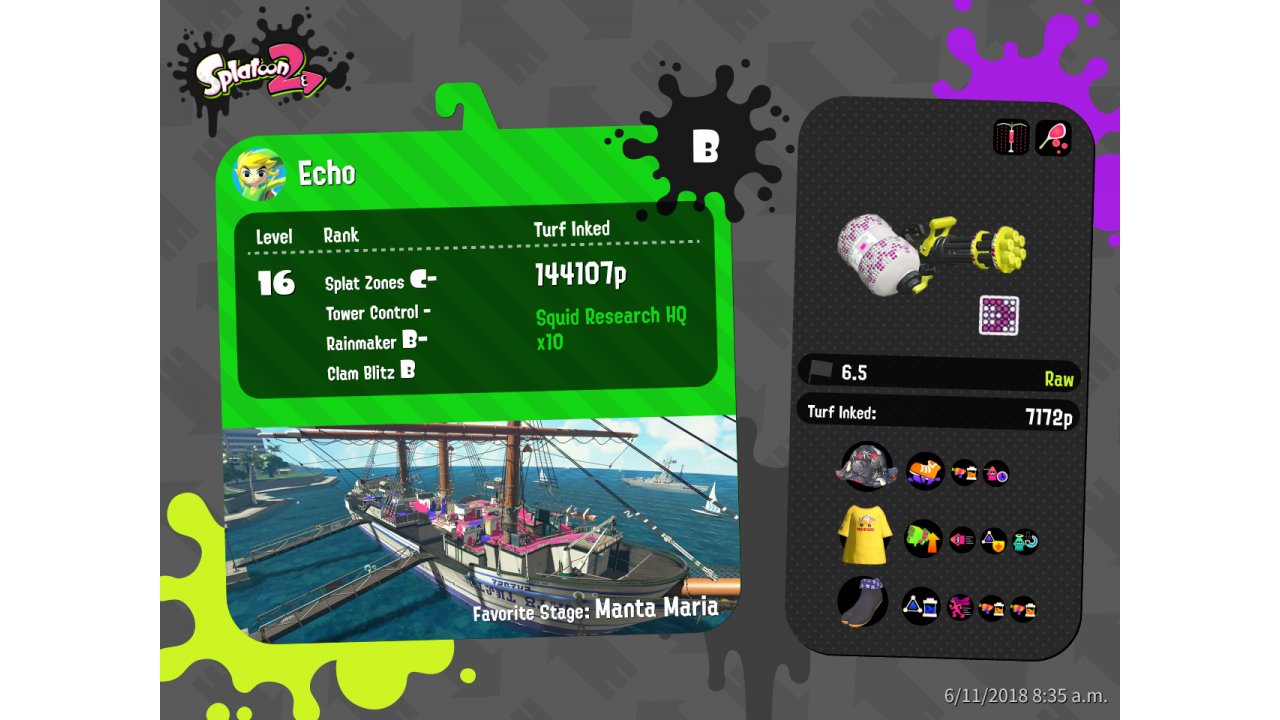Select the pink special weapon icon
The image size is (1280, 720).
coord(1053,138)
